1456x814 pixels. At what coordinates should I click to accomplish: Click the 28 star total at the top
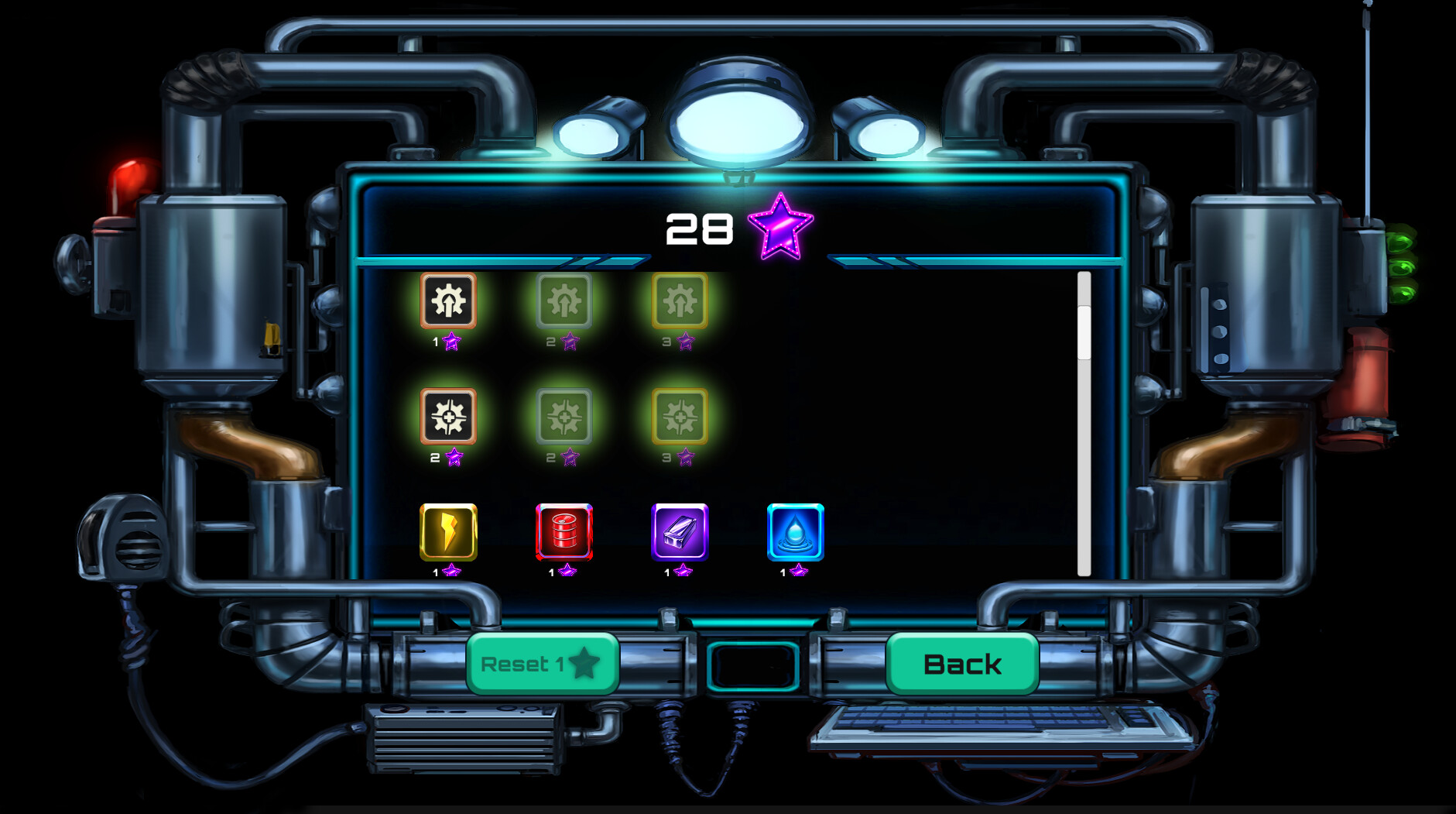[698, 228]
